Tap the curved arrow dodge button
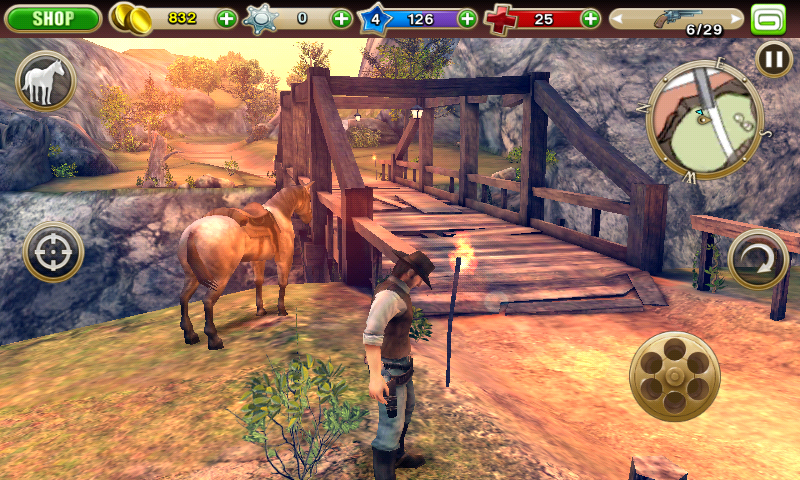800x480 pixels. [758, 261]
